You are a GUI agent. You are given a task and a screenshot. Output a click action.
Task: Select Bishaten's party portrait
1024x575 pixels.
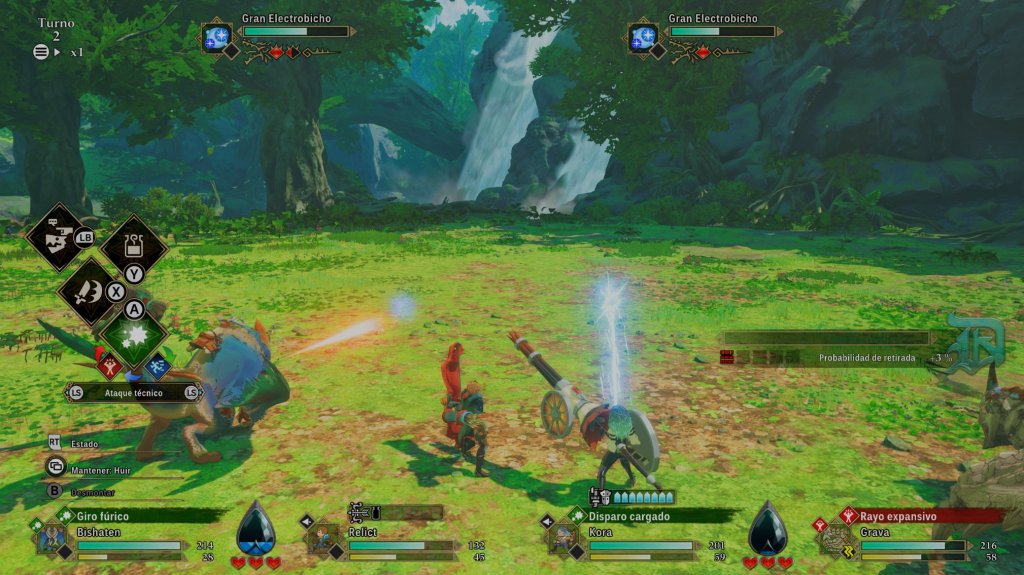point(52,537)
